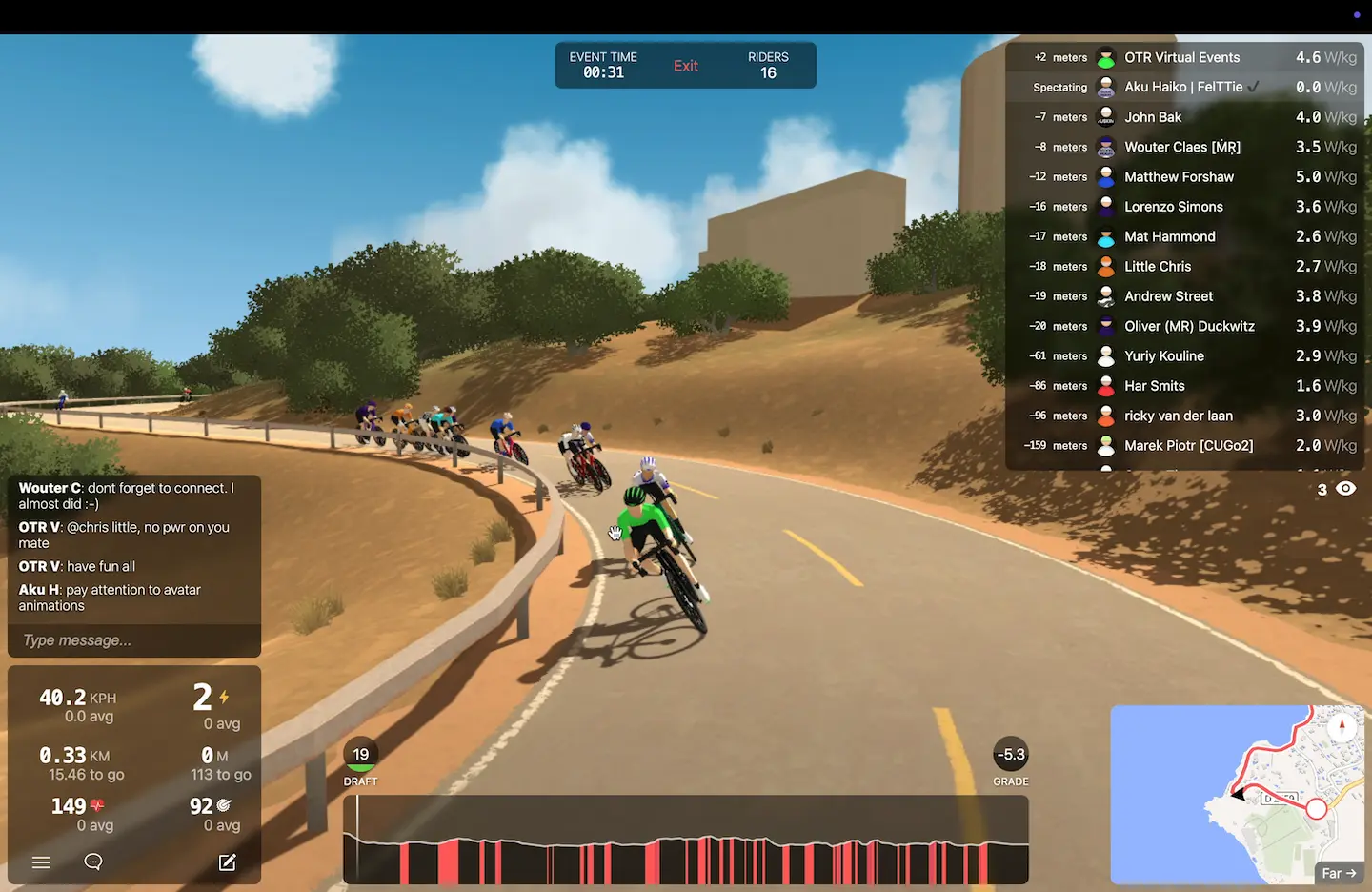The image size is (1372, 892).
Task: Click the edit pencil icon
Action: [227, 862]
